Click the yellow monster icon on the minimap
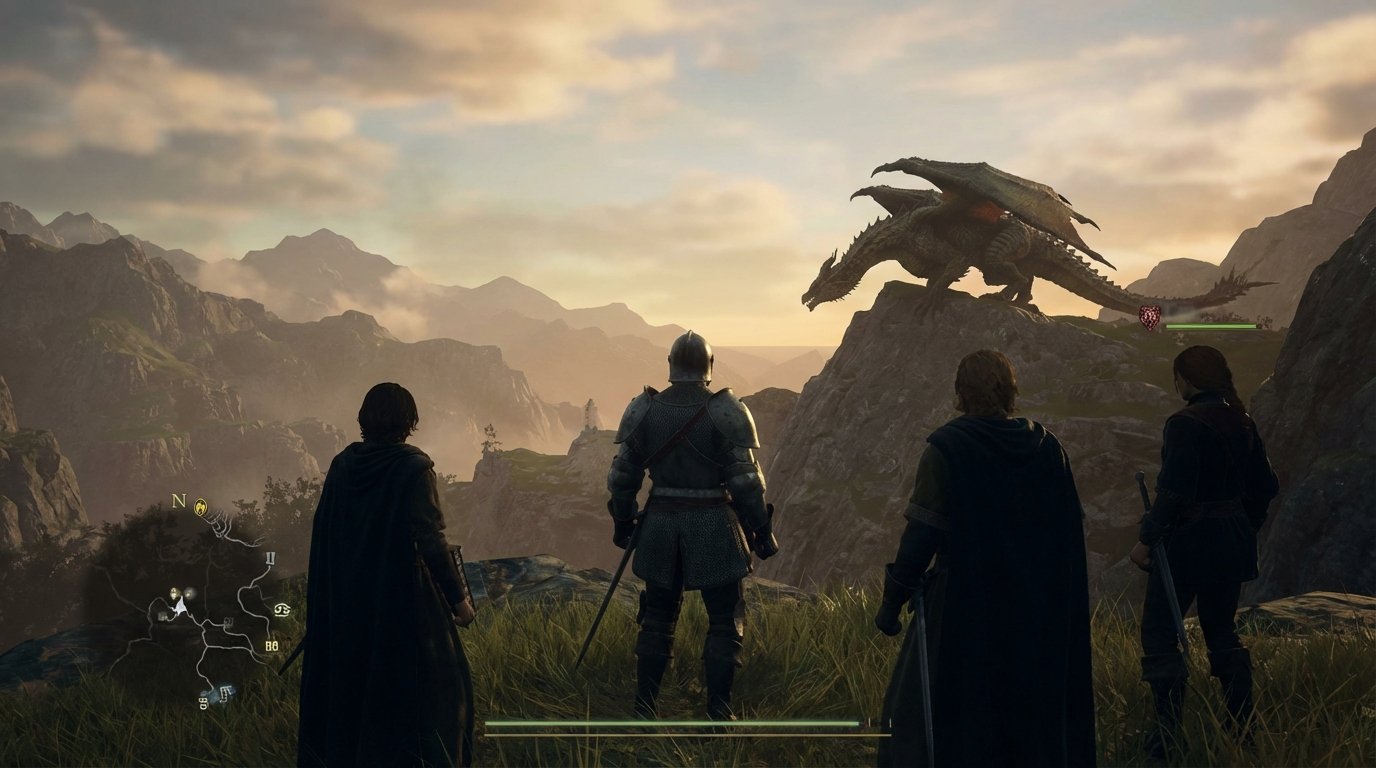 point(201,506)
